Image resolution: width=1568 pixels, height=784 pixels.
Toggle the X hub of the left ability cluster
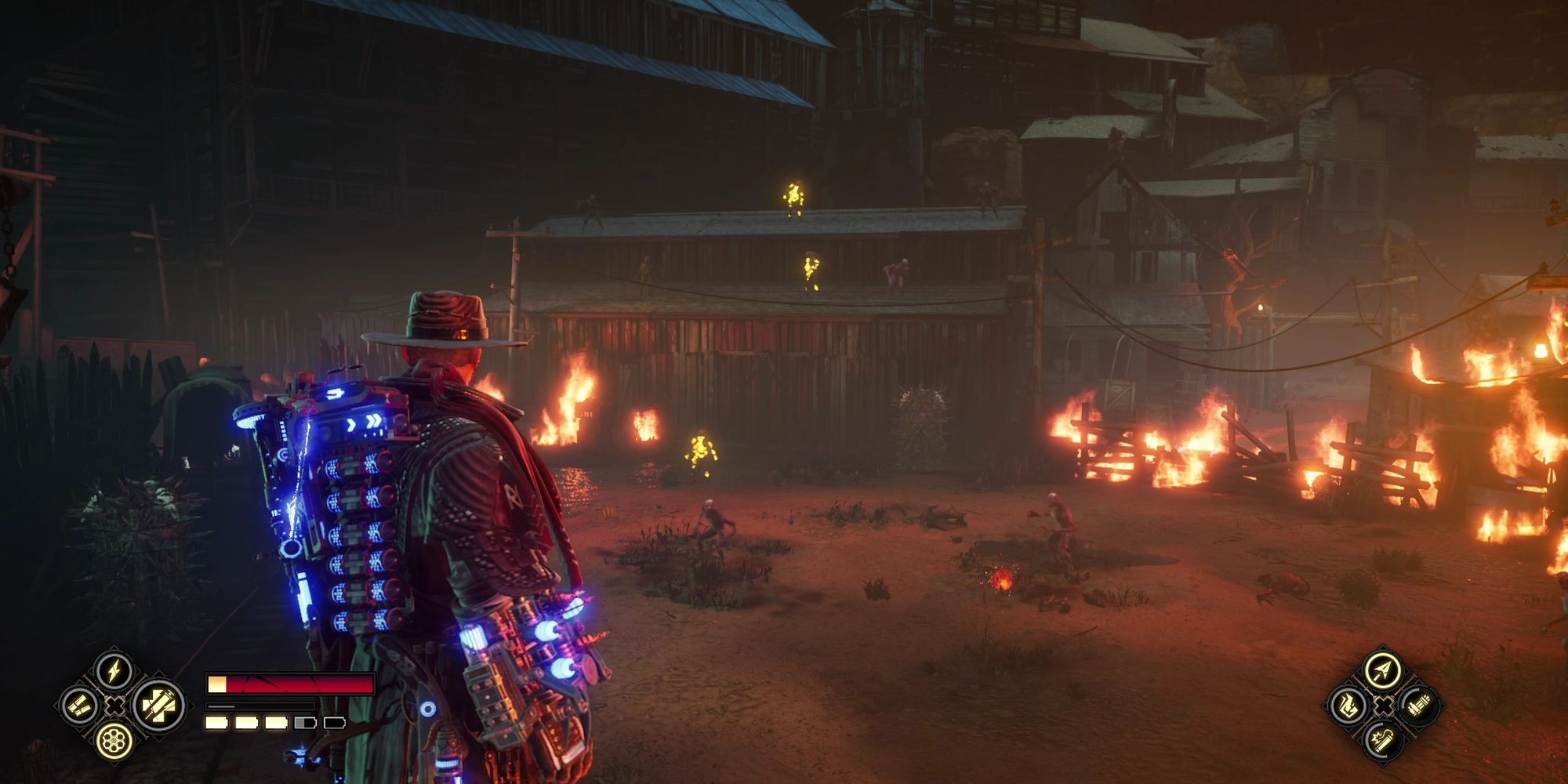pyautogui.click(x=114, y=705)
